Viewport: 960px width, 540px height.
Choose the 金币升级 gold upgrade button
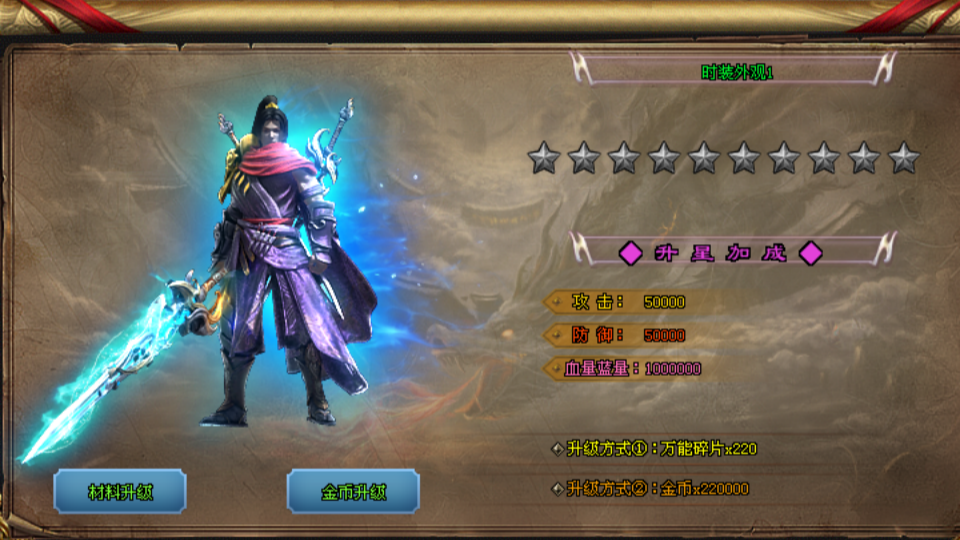coord(353,491)
